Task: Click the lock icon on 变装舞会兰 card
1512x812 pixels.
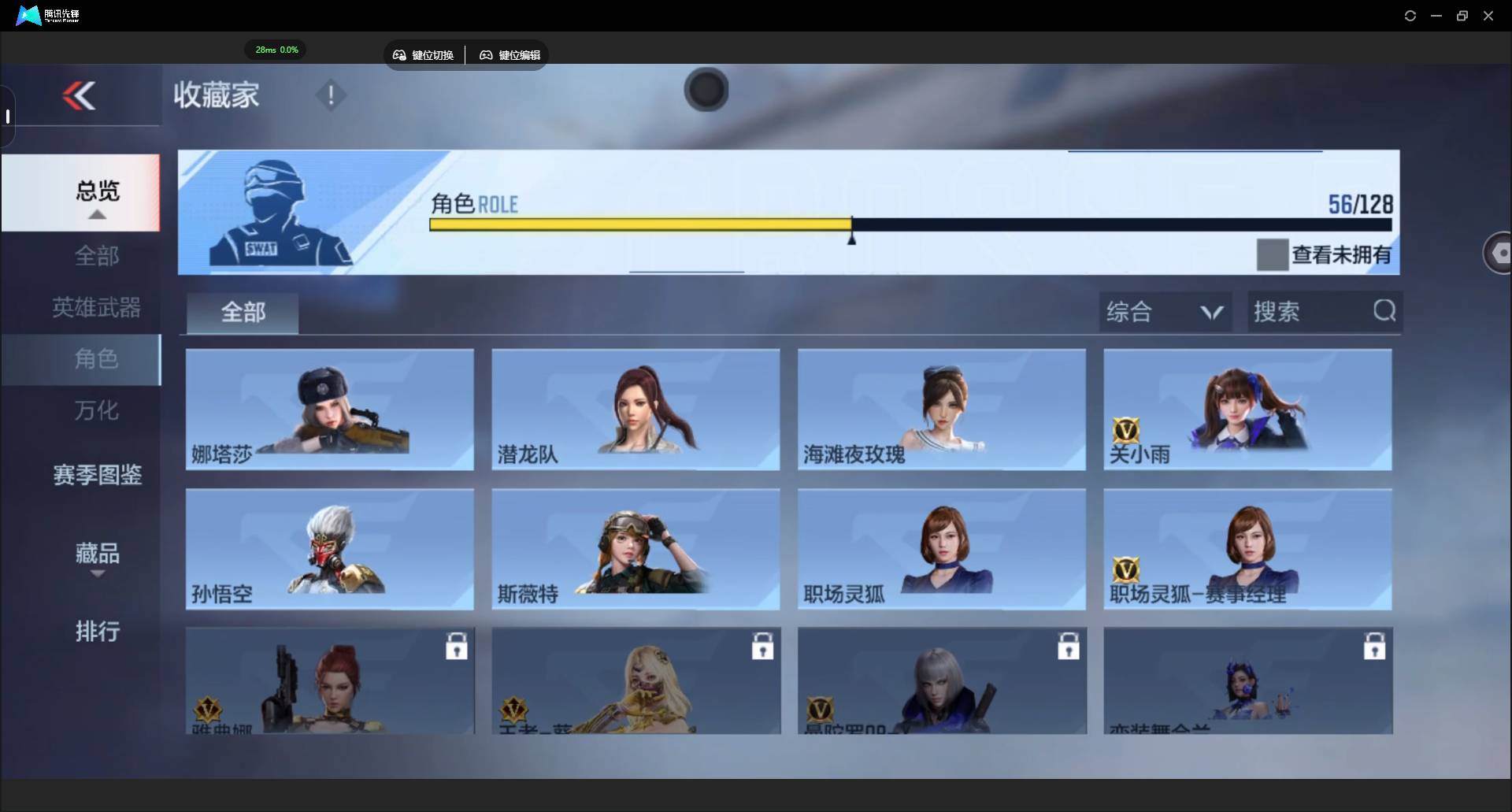Action: 1374,646
